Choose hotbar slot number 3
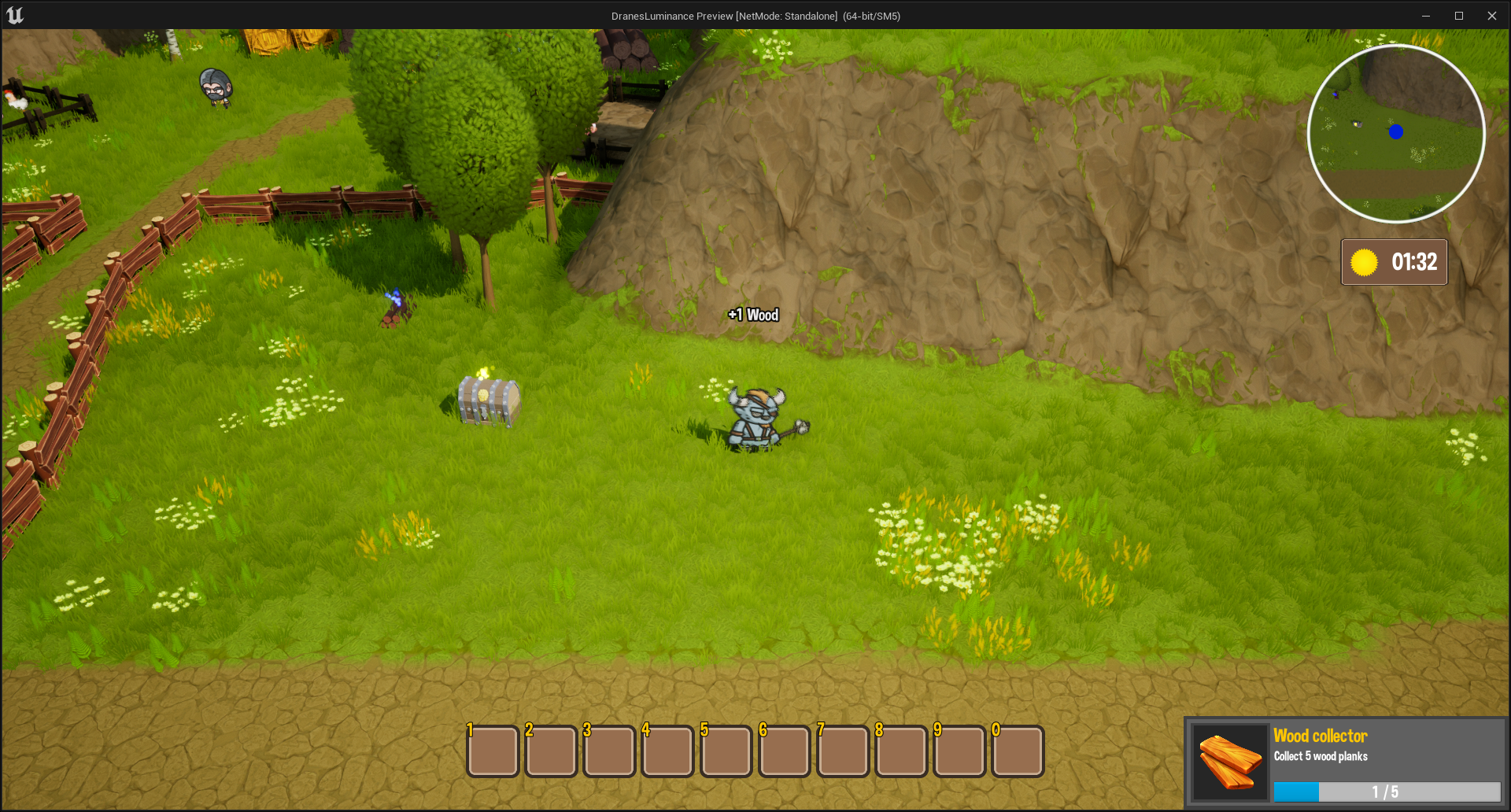This screenshot has width=1511, height=812. 609,751
